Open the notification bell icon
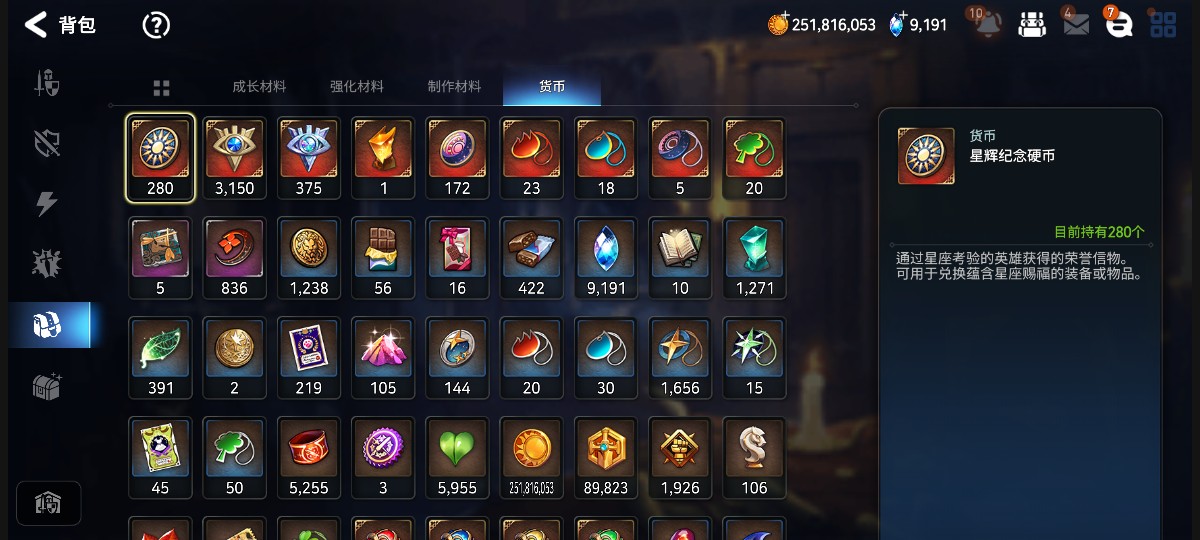 (x=988, y=25)
